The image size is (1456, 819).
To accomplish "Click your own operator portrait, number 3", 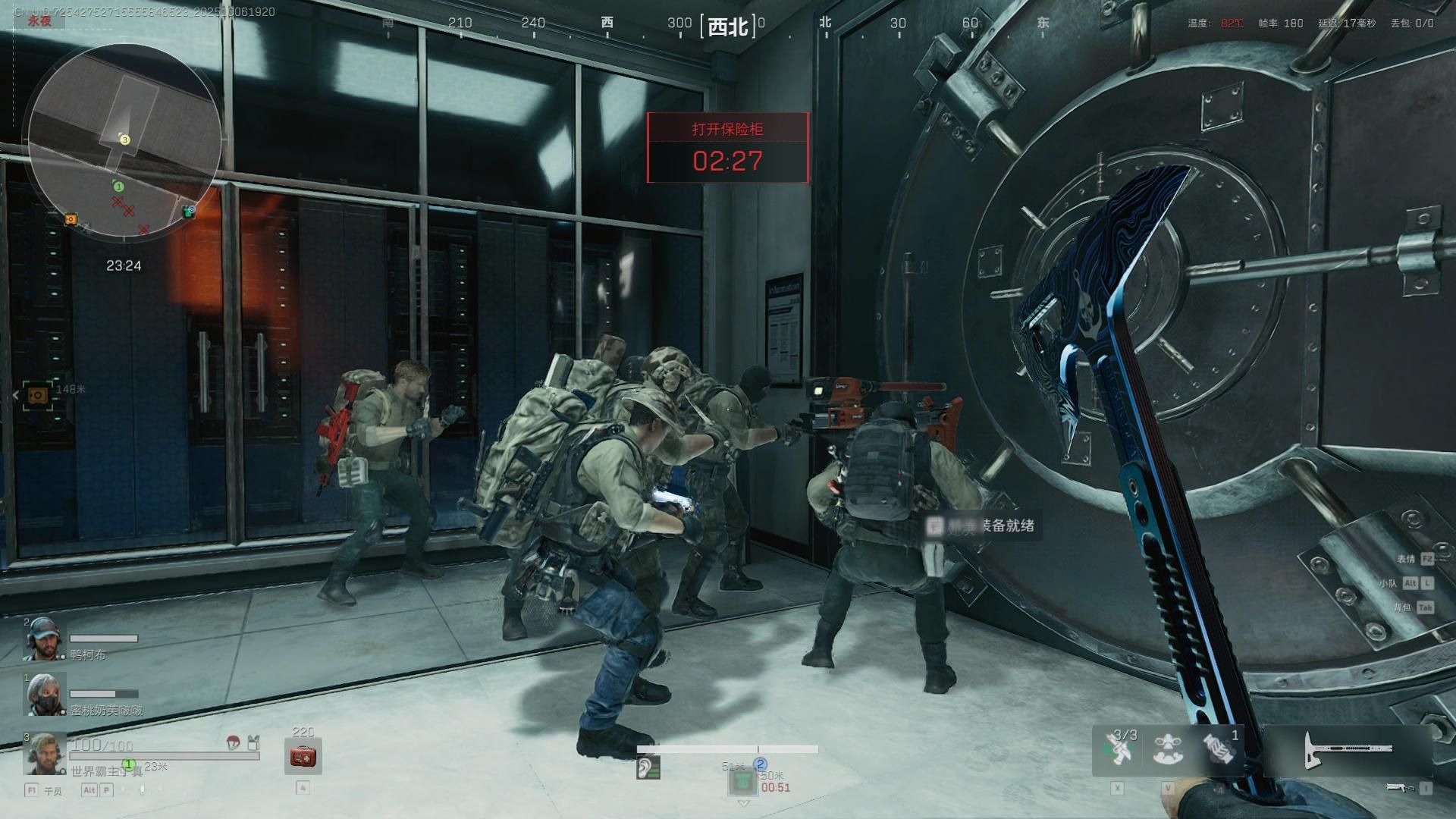I will click(45, 754).
